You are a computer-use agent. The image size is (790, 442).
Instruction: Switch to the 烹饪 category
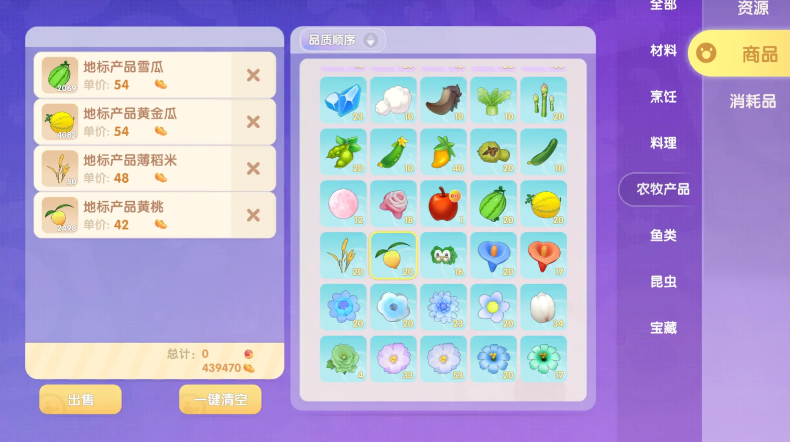point(663,96)
